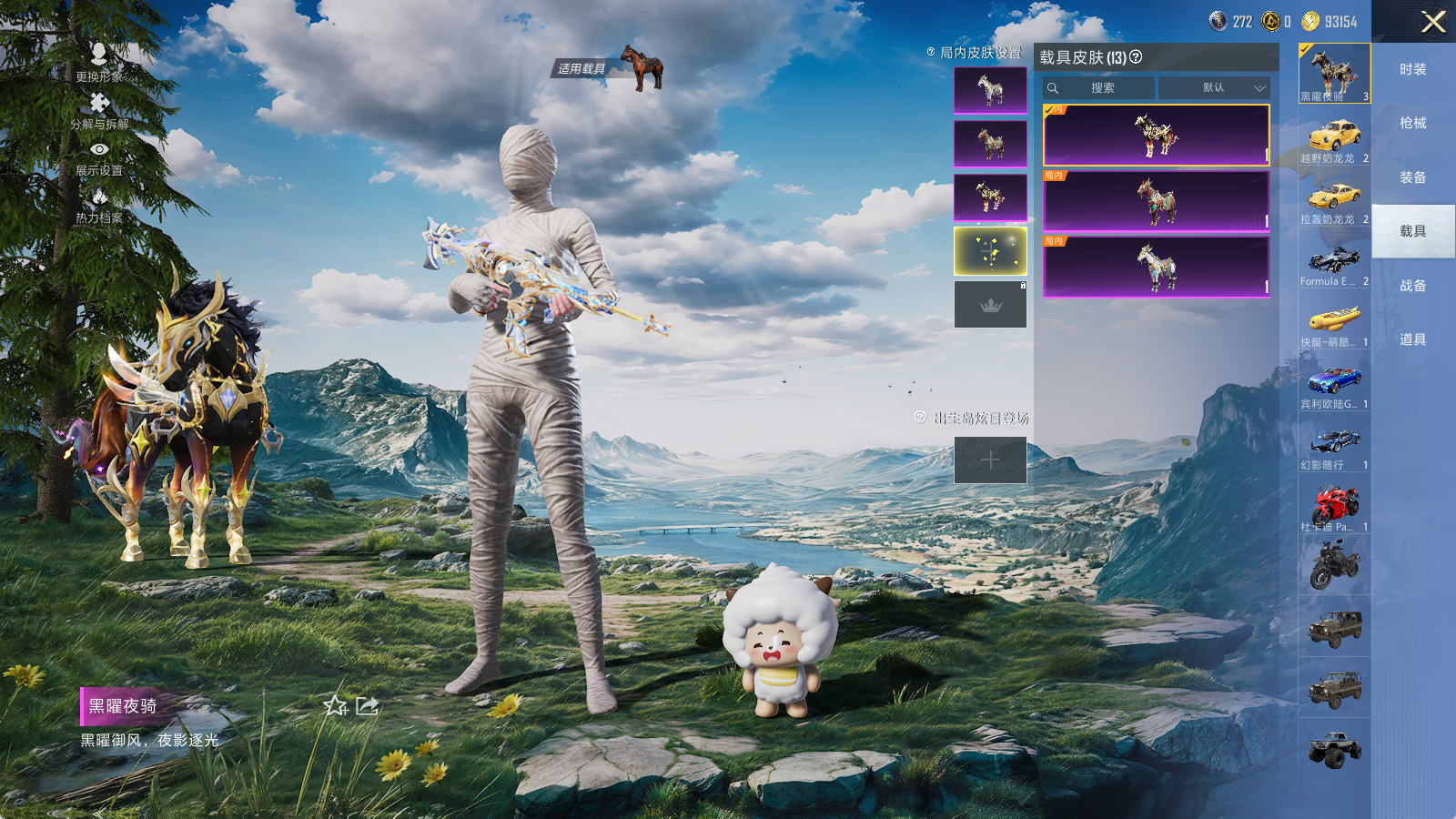
Task: Select the red Ducati motorcycle skin
Action: (1334, 508)
